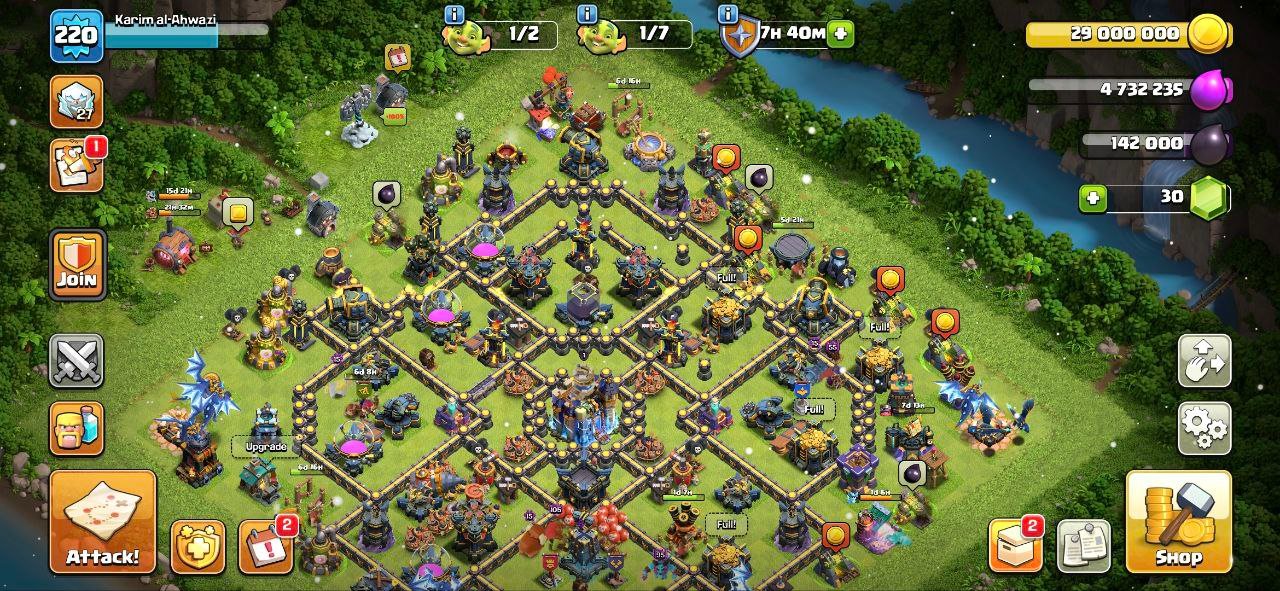Open the events calendar with red badge
This screenshot has width=1280, height=591.
[x=265, y=547]
